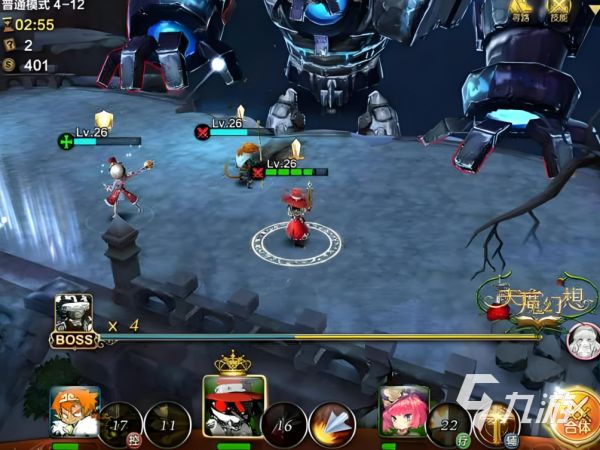Activate the skill showing cooldown 16
Viewport: 600px width, 450px height.
(x=285, y=424)
